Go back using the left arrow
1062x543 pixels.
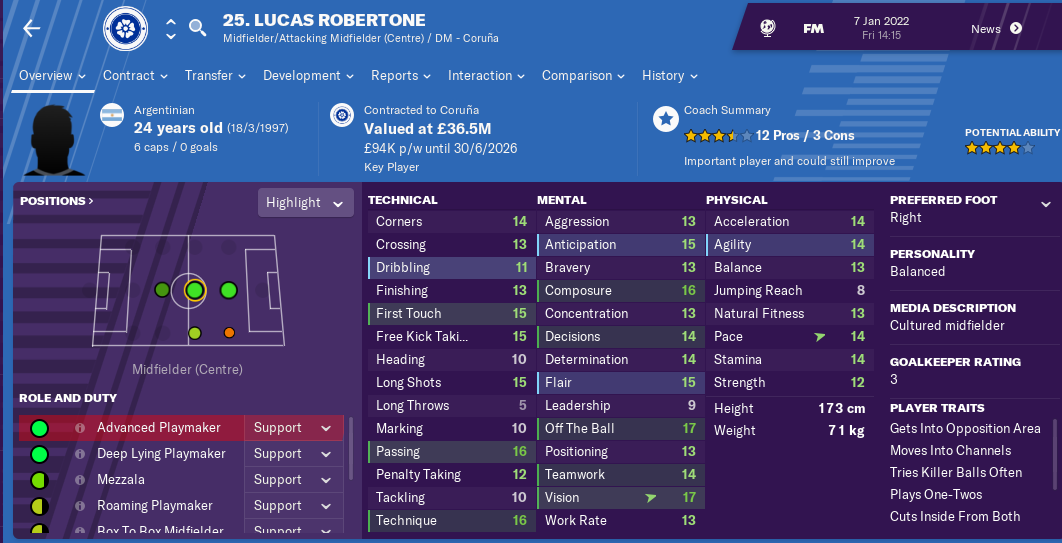pos(32,28)
